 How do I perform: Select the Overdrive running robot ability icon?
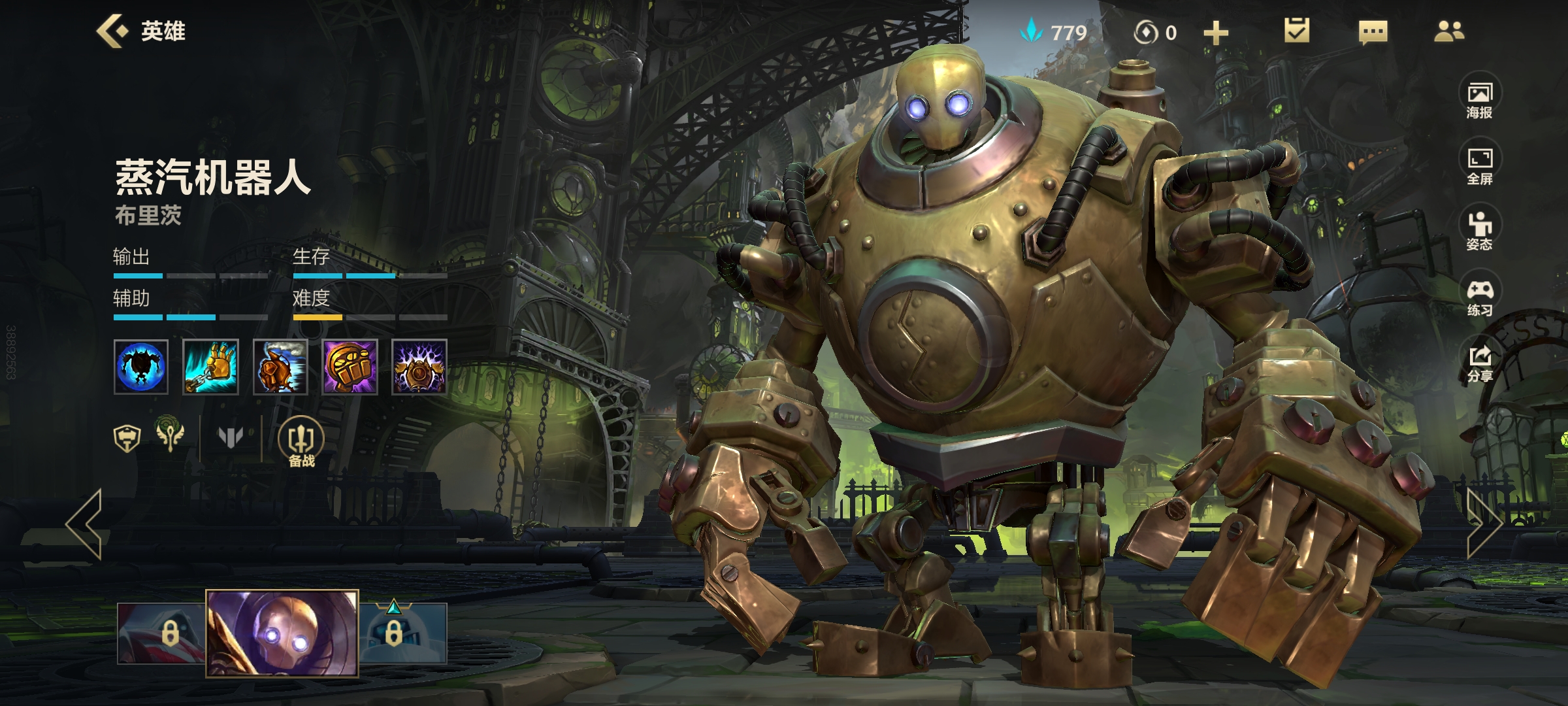pos(280,367)
